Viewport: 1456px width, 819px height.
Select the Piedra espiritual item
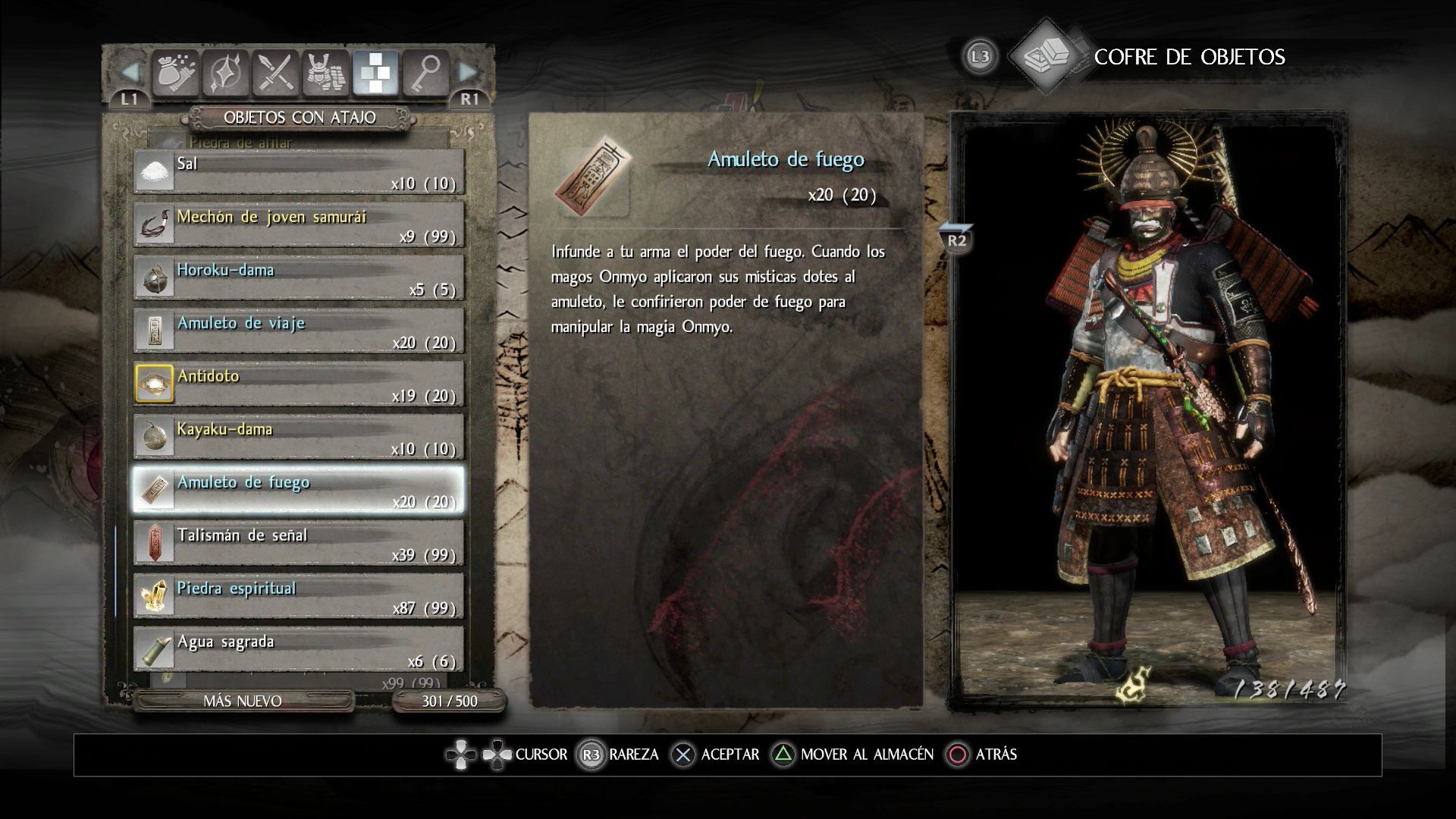299,596
